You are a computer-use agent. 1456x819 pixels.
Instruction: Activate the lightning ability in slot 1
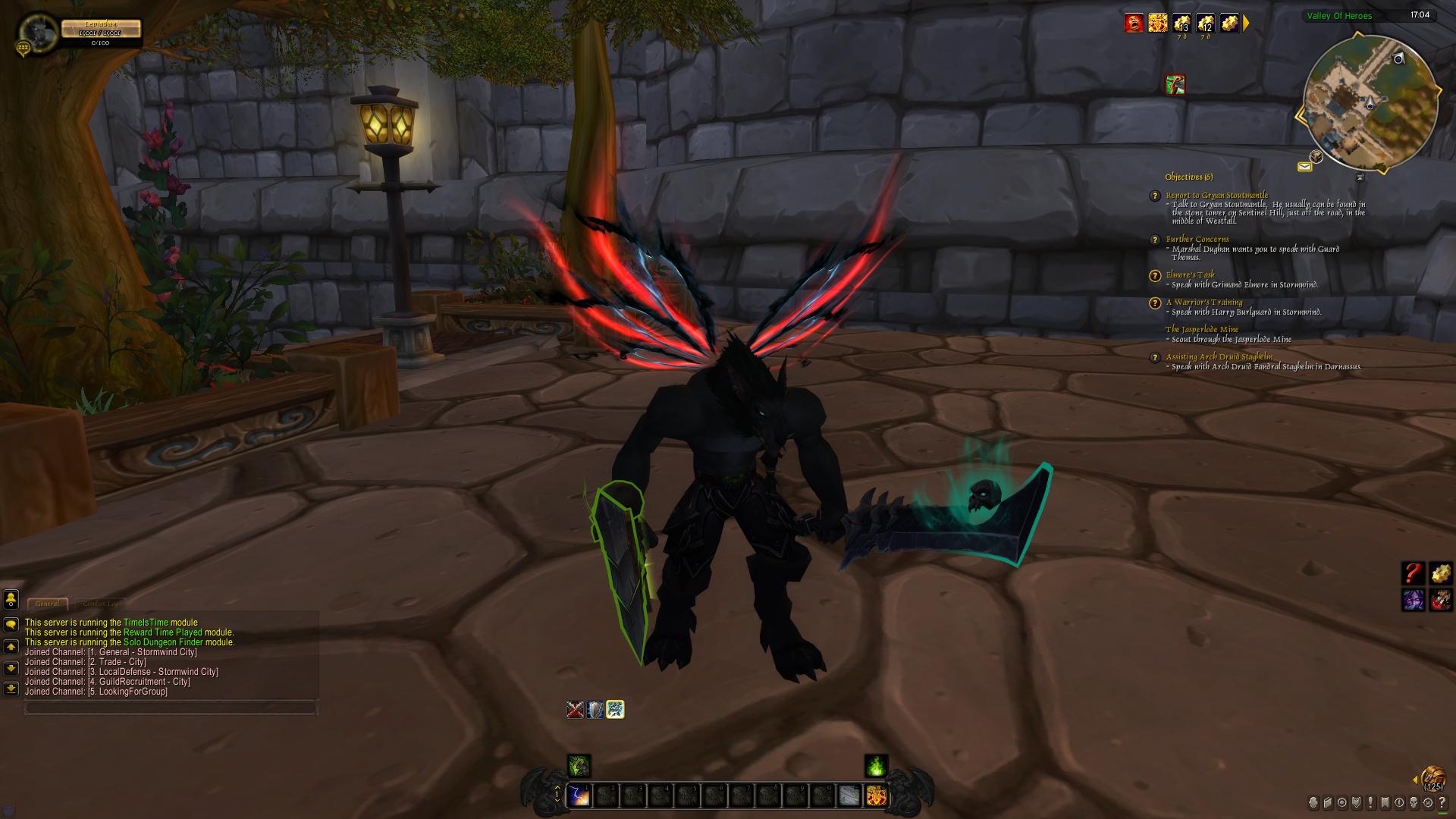[x=579, y=795]
